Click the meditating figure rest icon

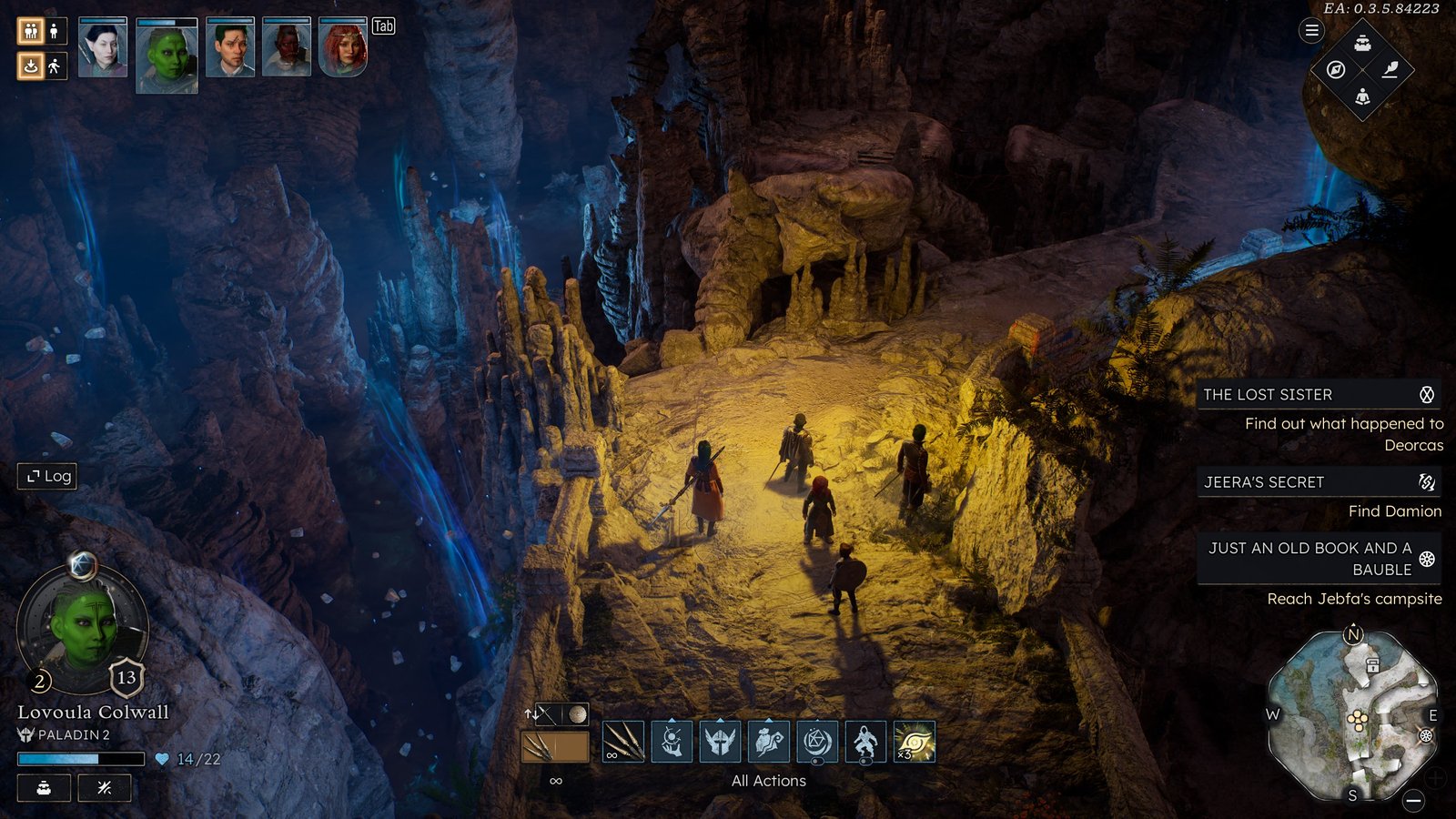1362,96
